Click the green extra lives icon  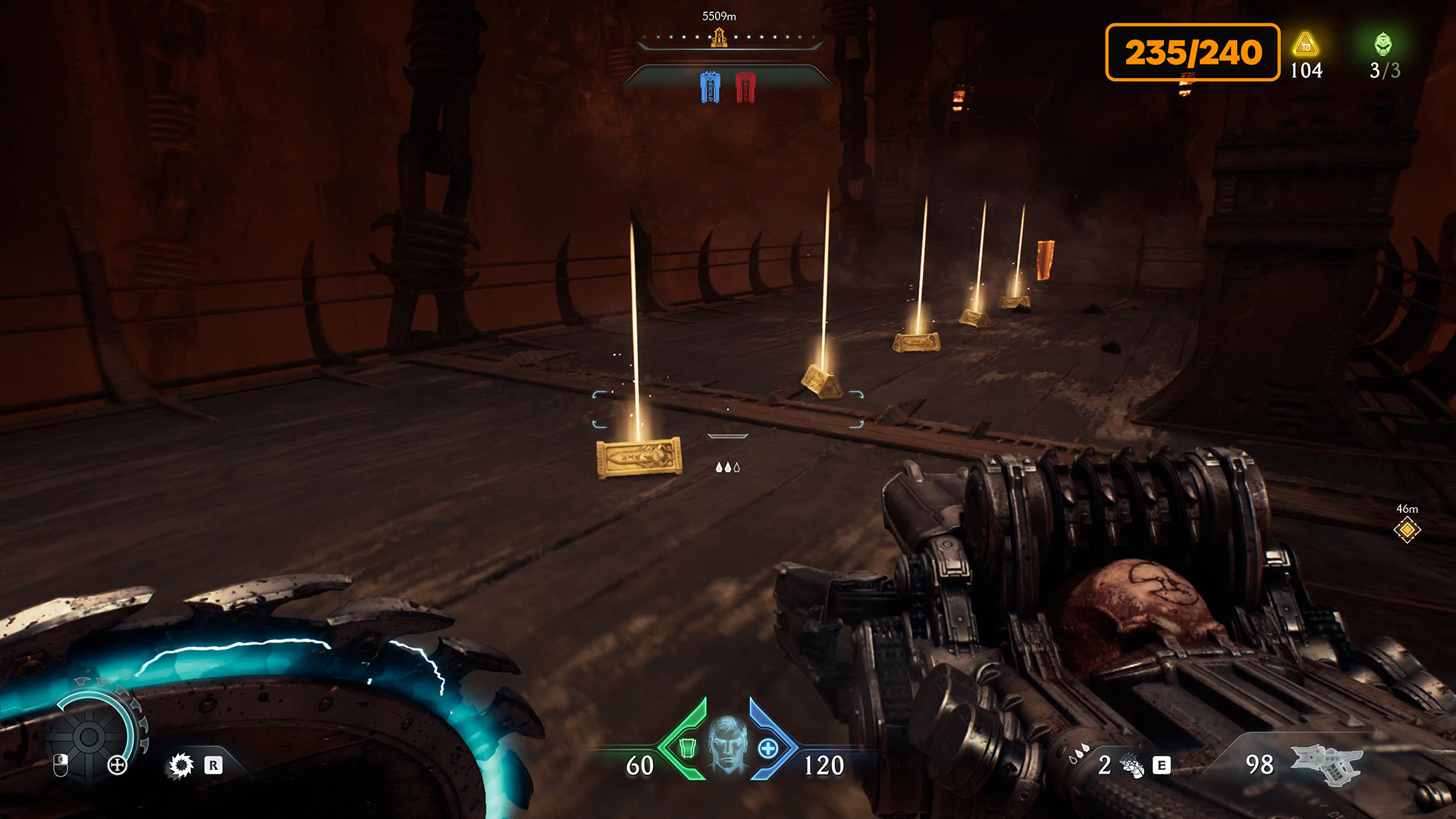point(1383,45)
